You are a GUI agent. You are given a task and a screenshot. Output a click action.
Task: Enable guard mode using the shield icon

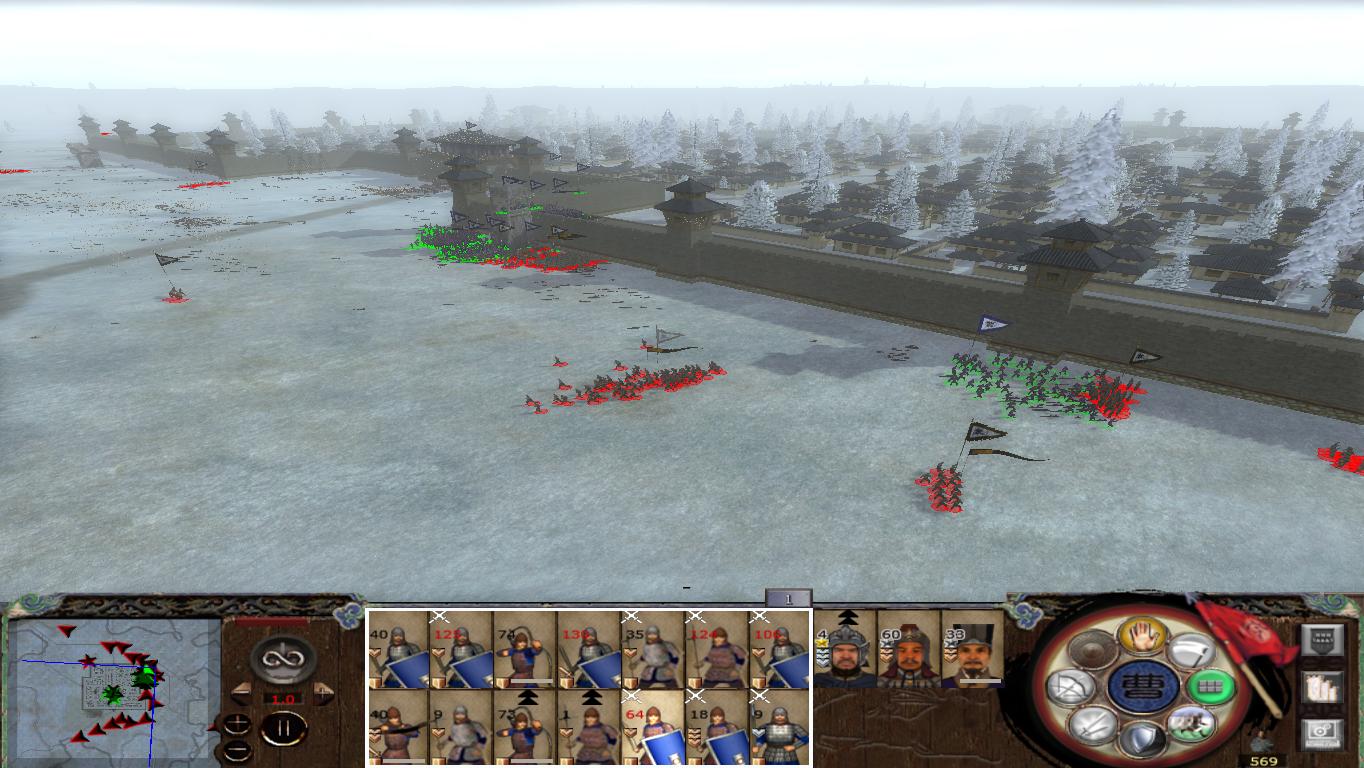[x=1144, y=740]
